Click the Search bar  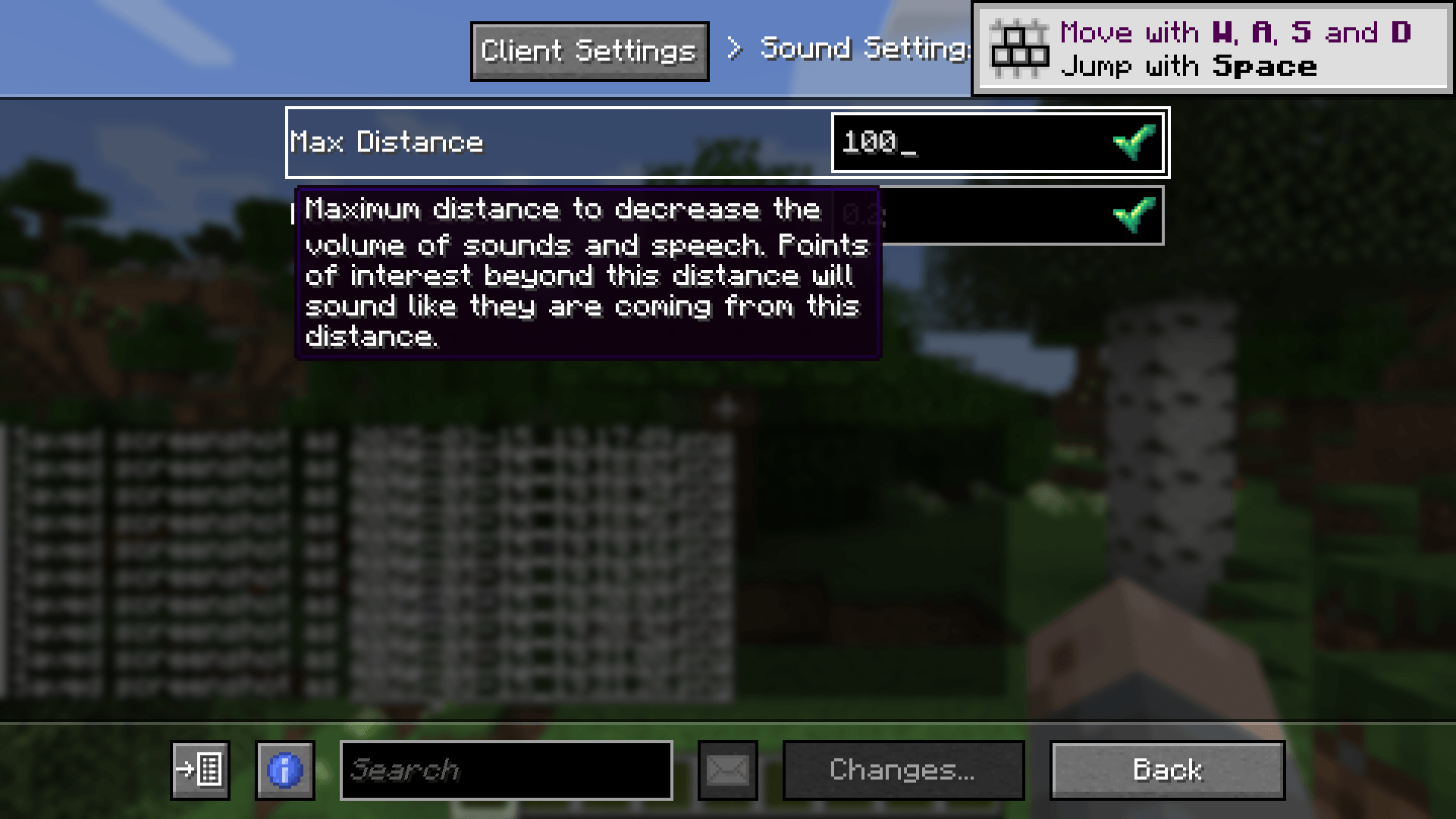504,770
